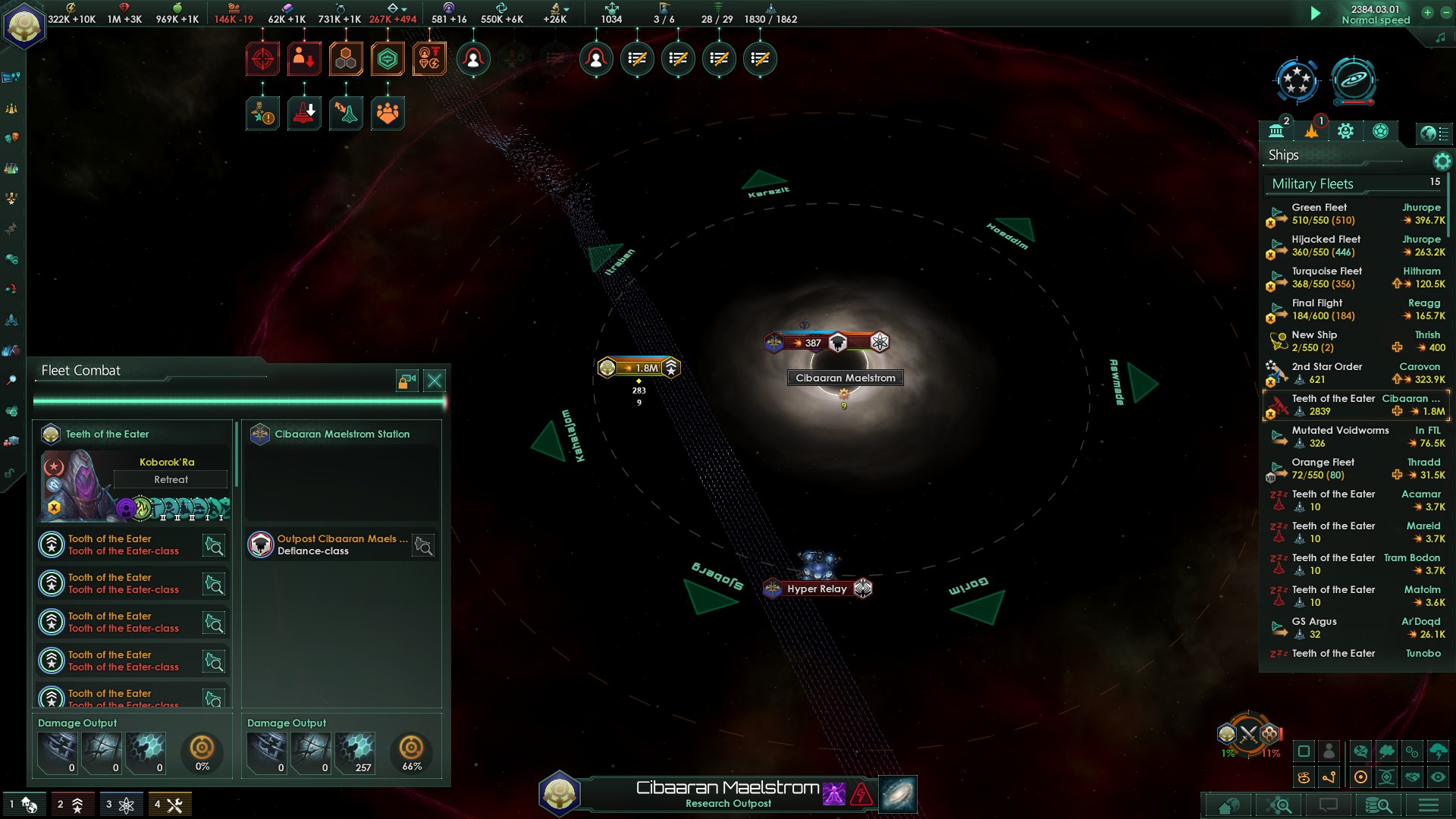Open outliner settings gear
Image resolution: width=1456 pixels, height=819 pixels.
pos(1442,161)
